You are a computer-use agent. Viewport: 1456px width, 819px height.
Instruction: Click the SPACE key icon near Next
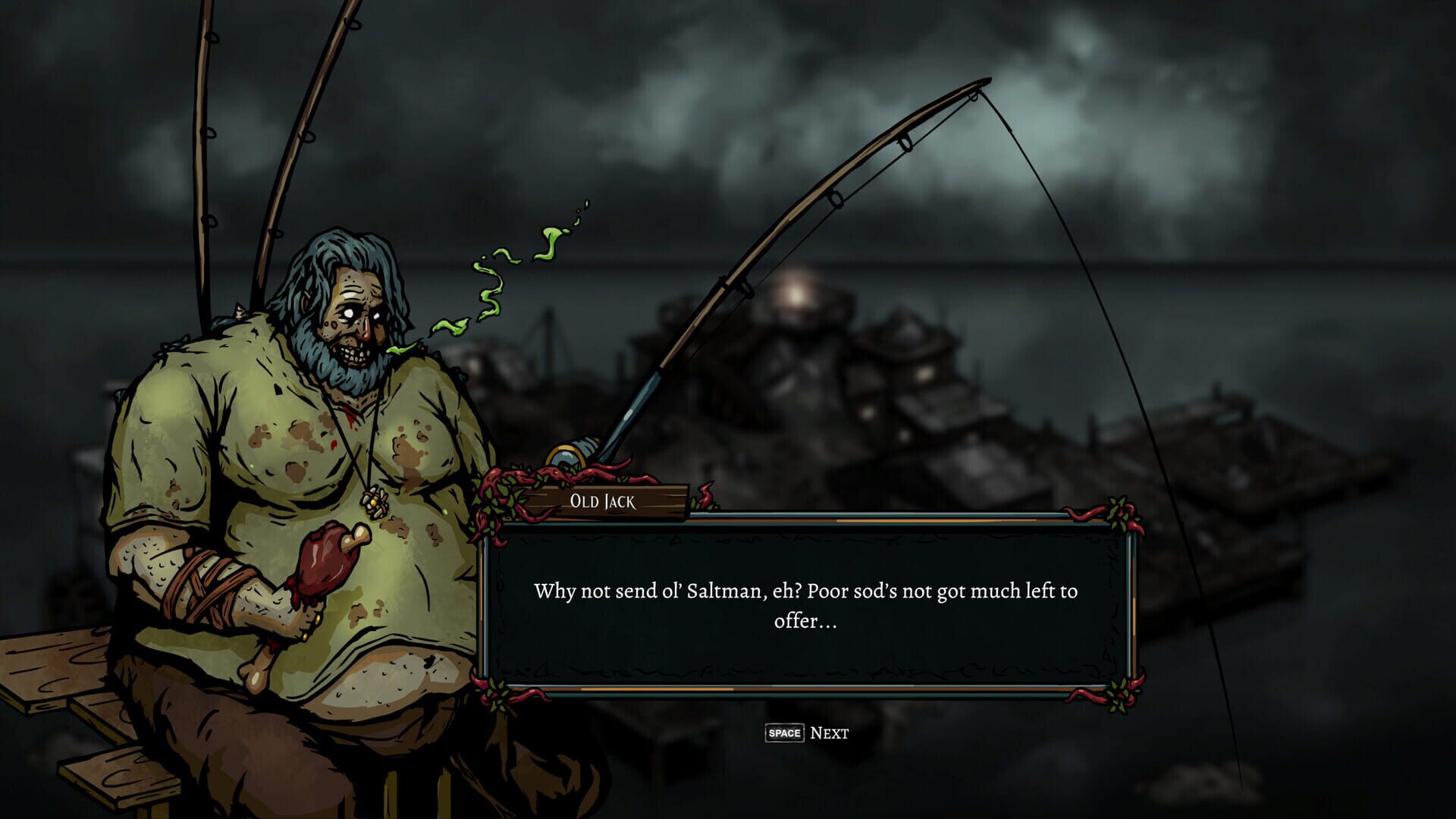coord(784,733)
